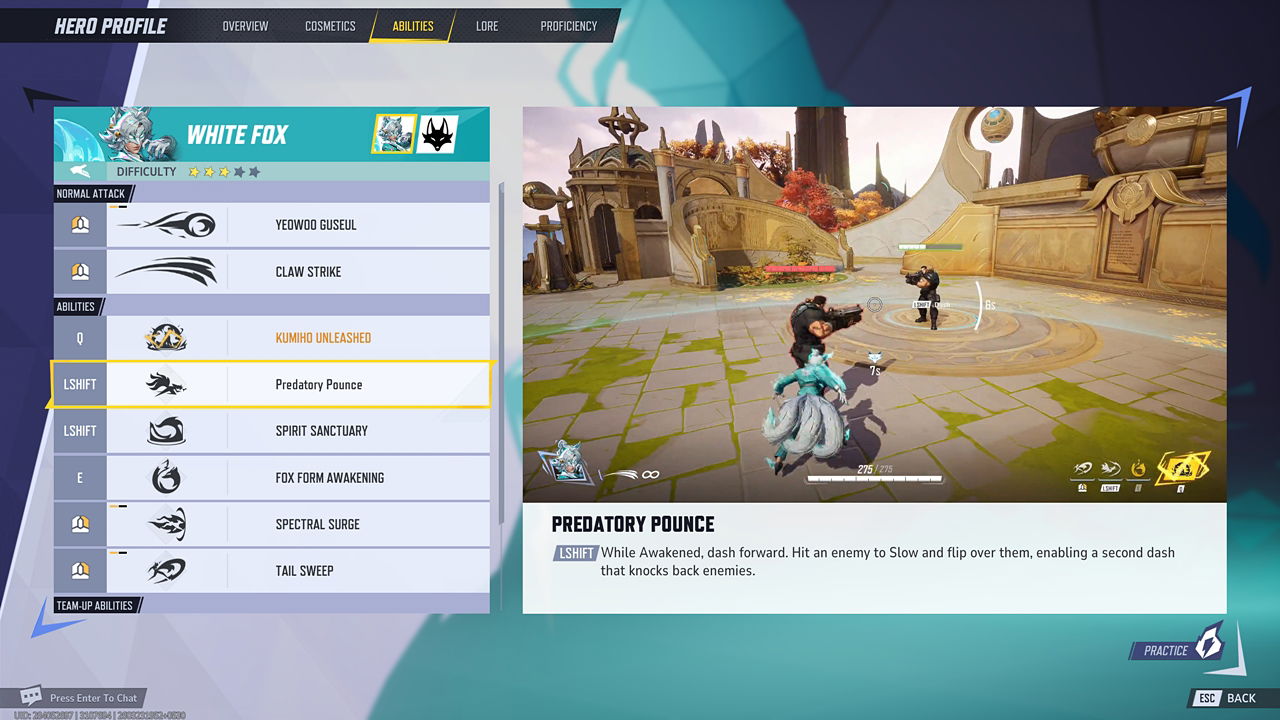The image size is (1280, 720).
Task: Click the White Fox human form icon
Action: [394, 134]
